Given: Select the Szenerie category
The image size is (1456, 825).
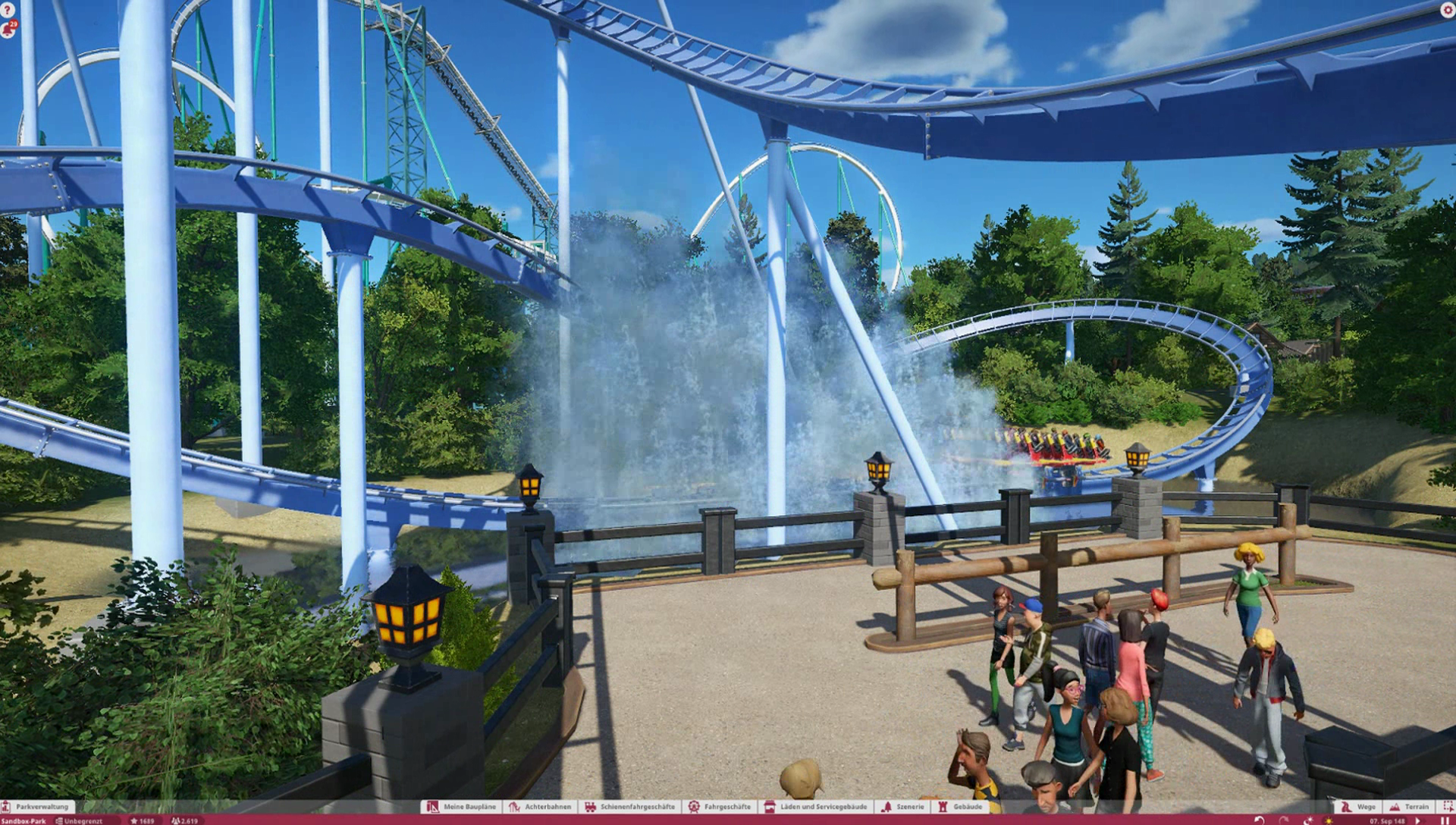Looking at the screenshot, I should 903,807.
